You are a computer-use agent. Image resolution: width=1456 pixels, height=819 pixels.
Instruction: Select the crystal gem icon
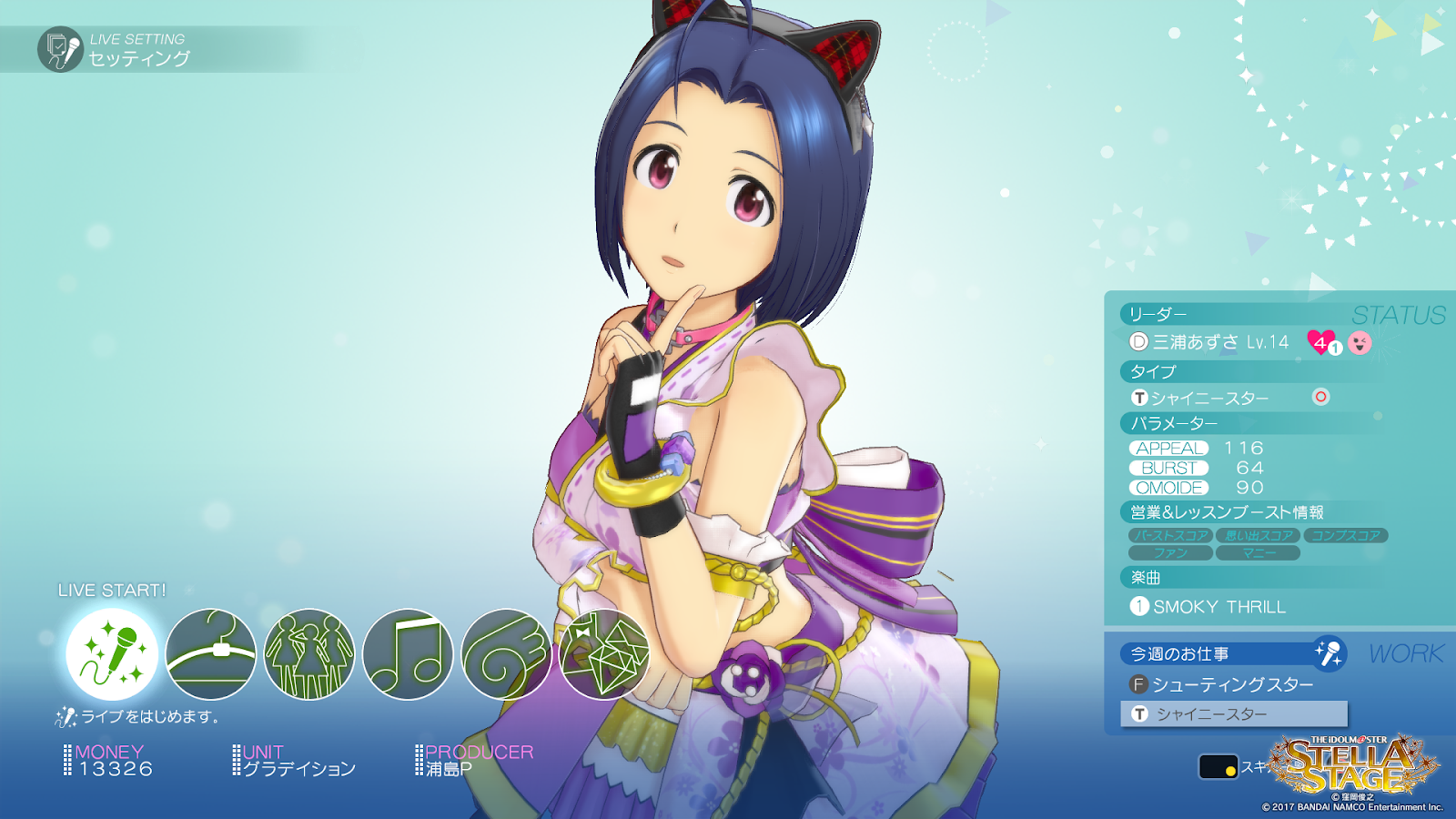click(604, 654)
